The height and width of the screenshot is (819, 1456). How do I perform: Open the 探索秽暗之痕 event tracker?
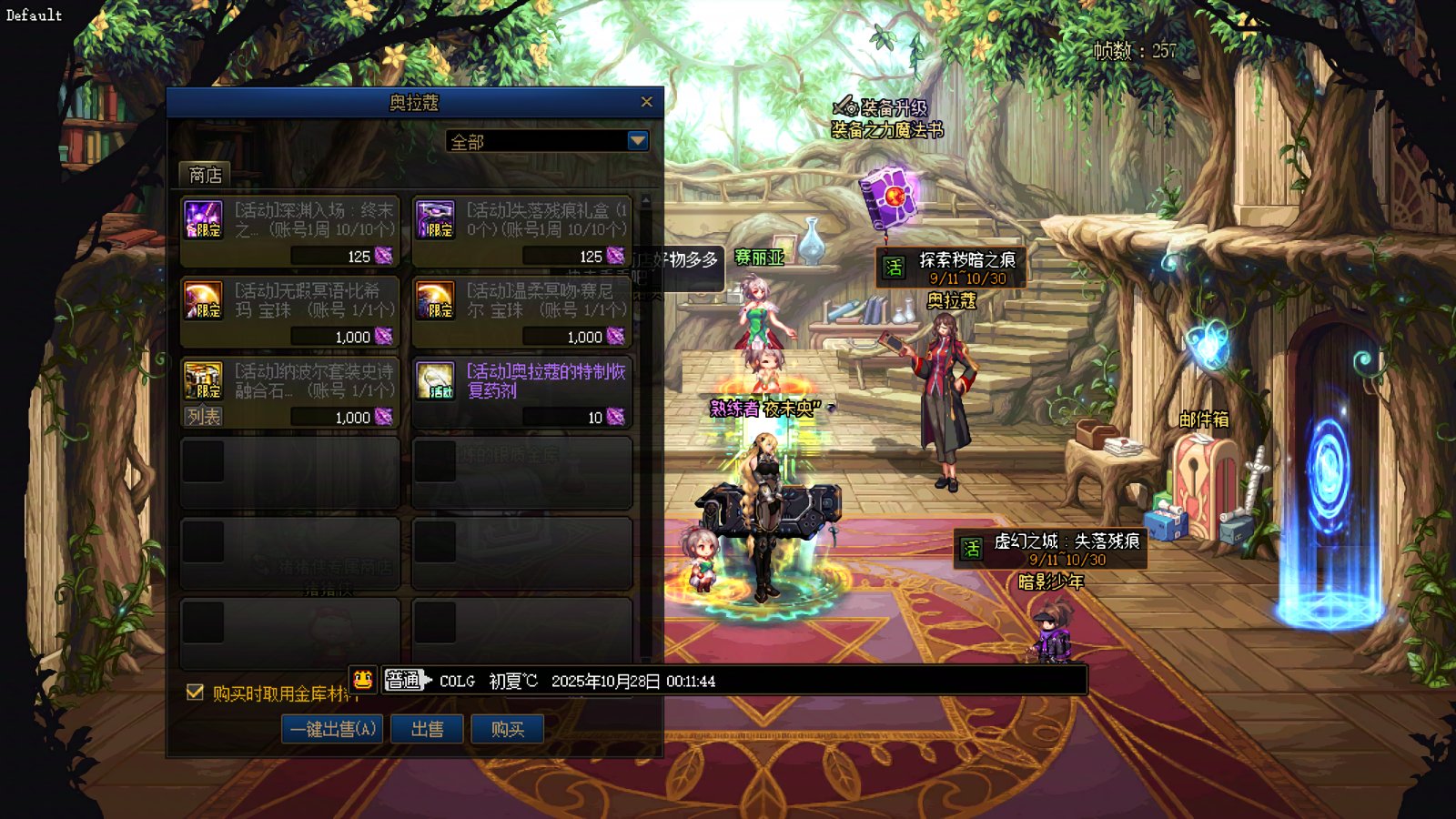(951, 268)
